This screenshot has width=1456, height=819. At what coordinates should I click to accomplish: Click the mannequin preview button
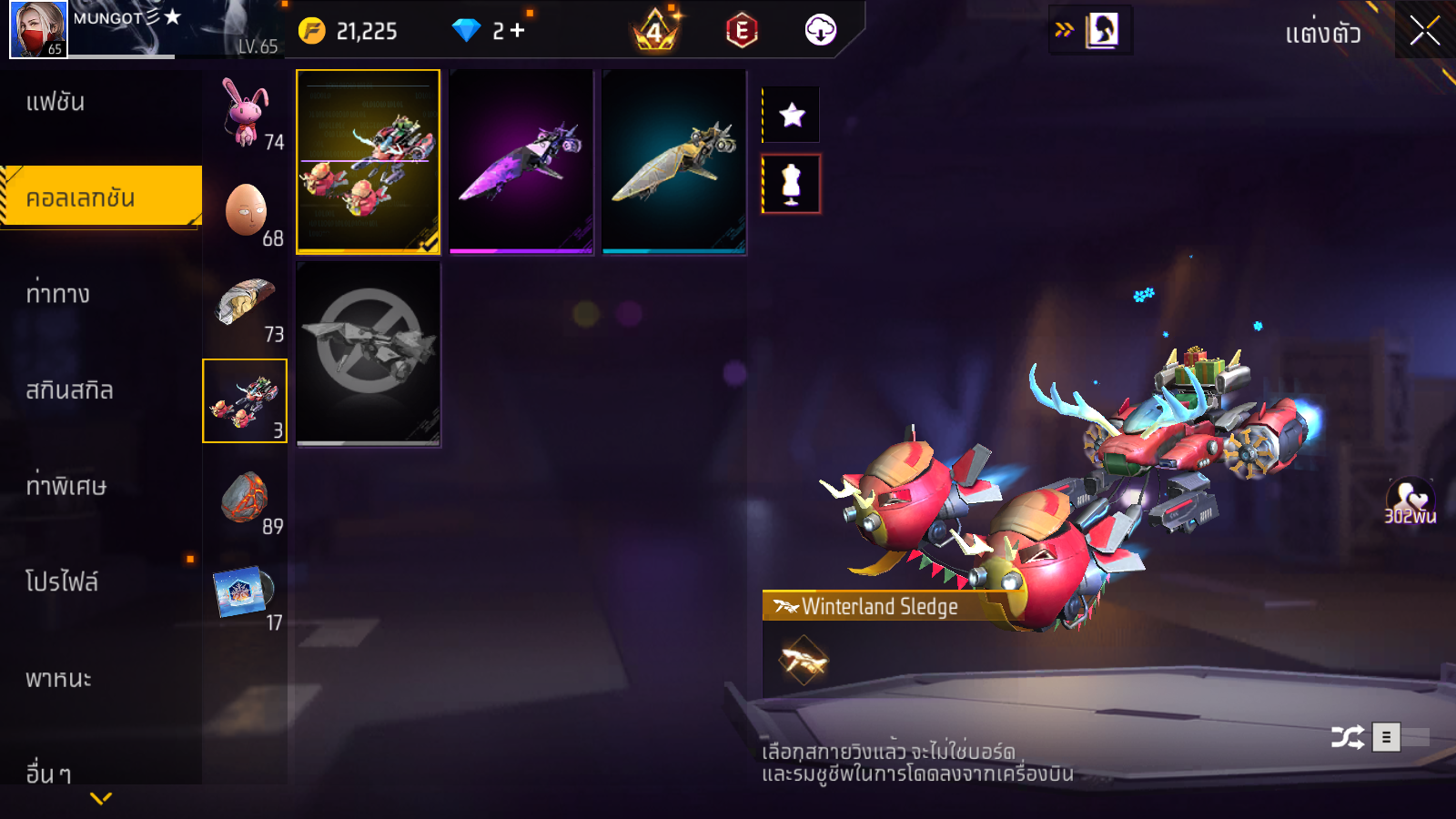(x=792, y=184)
